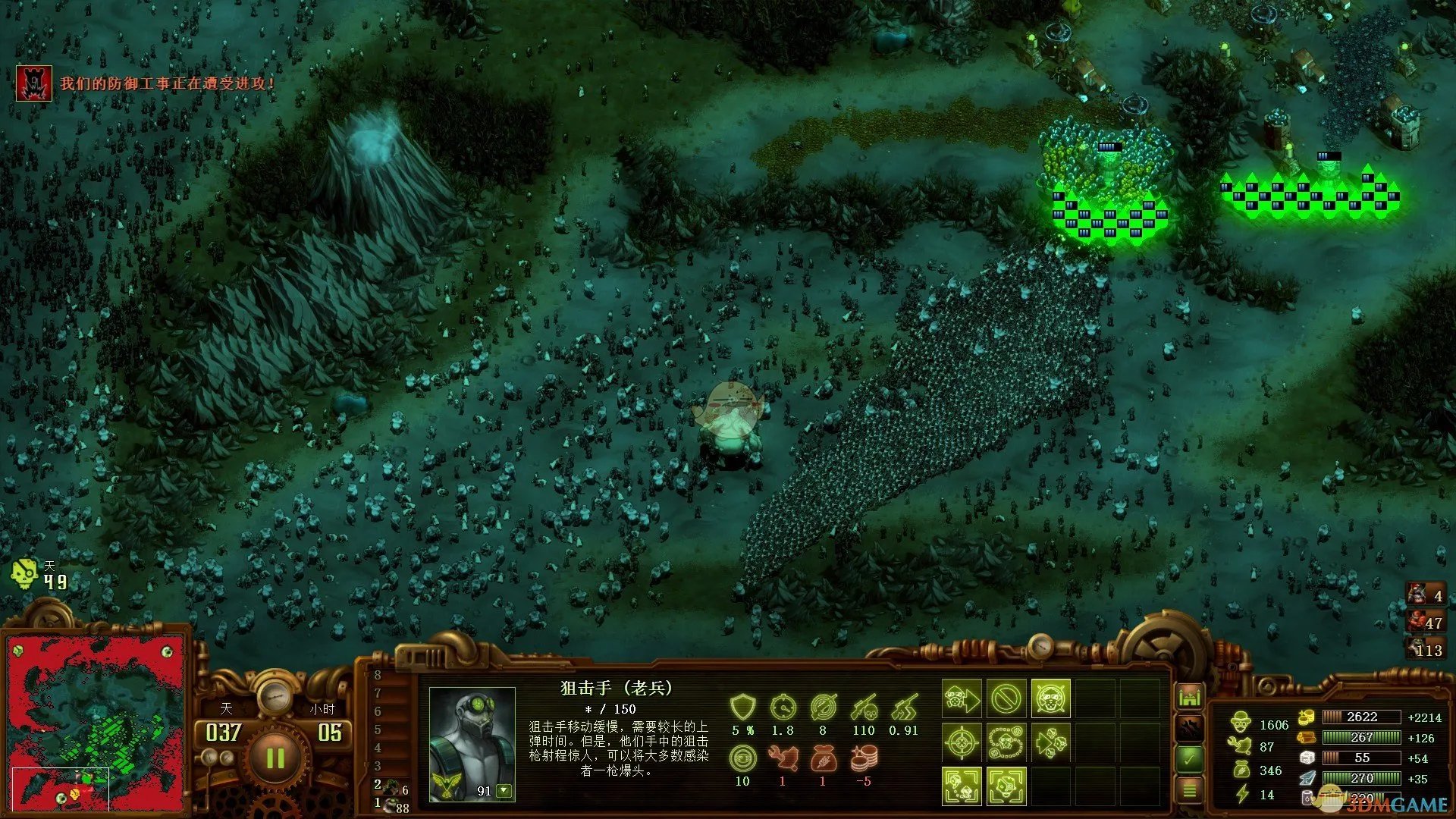This screenshot has width=1456, height=819.
Task: Select the chase infected command icon
Action: [1050, 742]
